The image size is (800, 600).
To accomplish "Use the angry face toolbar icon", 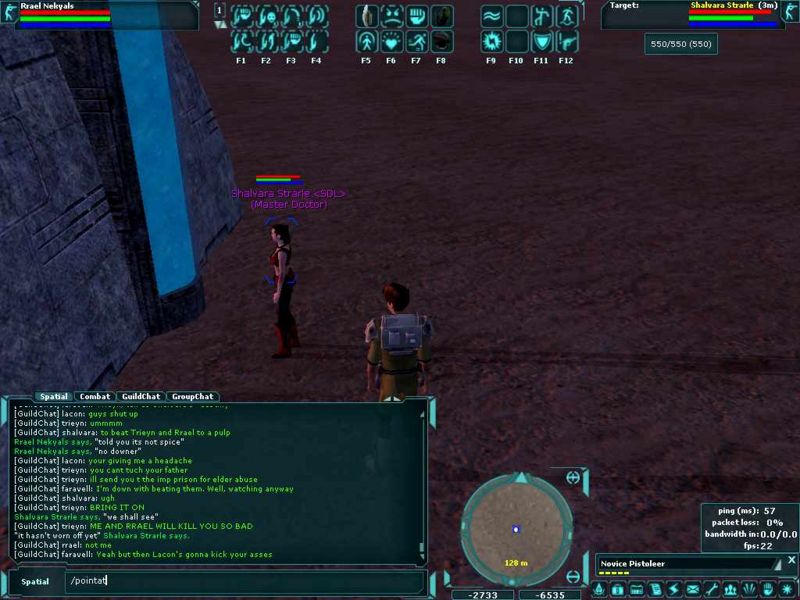I will 393,17.
